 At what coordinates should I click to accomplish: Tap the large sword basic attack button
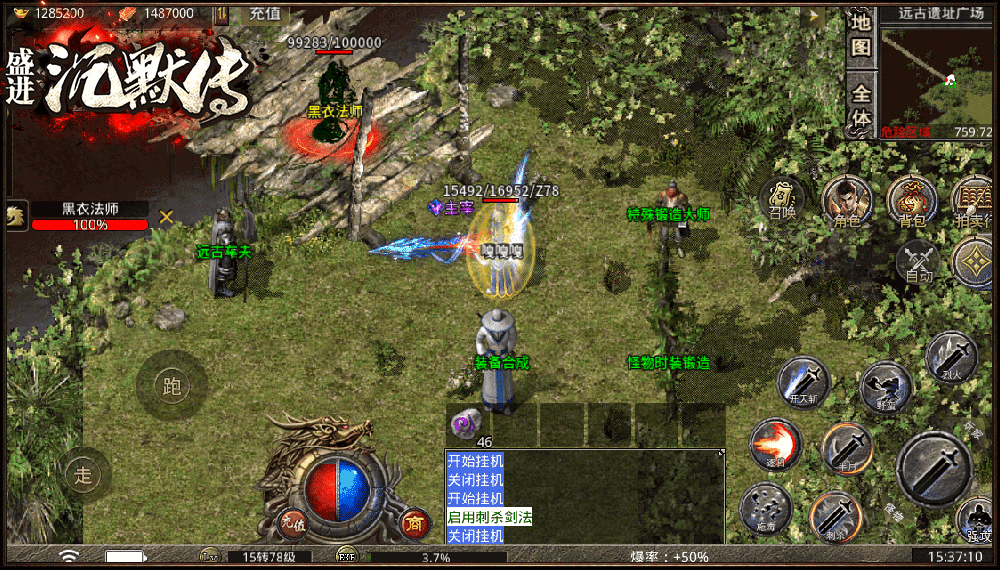(x=934, y=468)
